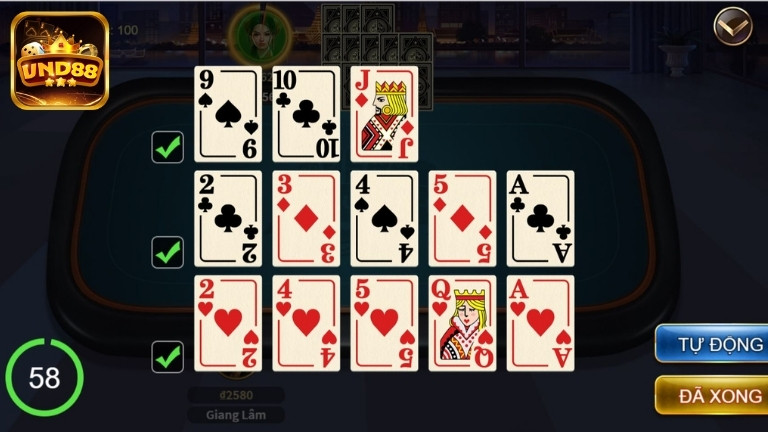Choose the Ace of clubs card

coord(540,218)
